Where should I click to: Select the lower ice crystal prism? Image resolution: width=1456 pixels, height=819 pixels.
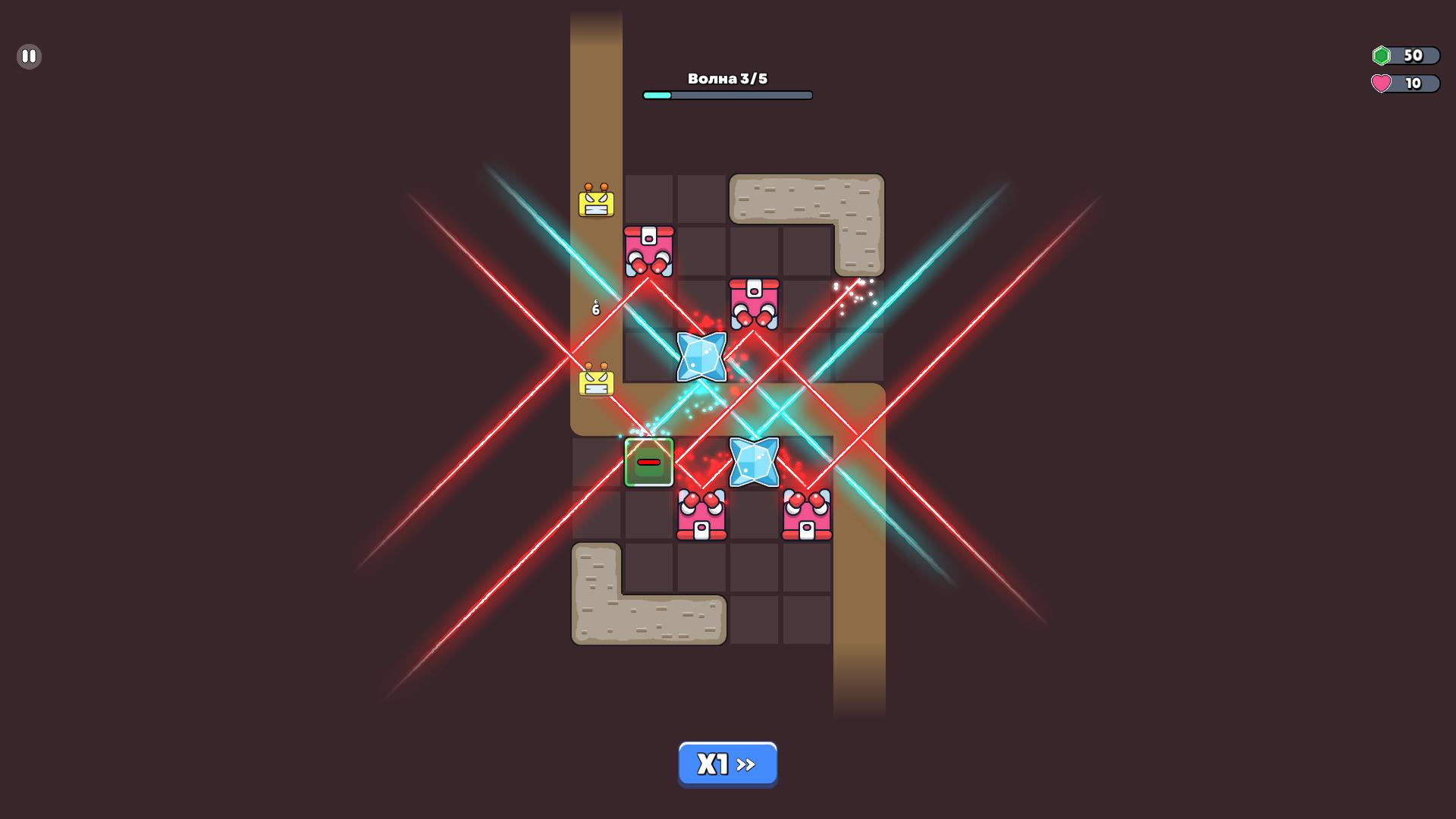click(753, 463)
